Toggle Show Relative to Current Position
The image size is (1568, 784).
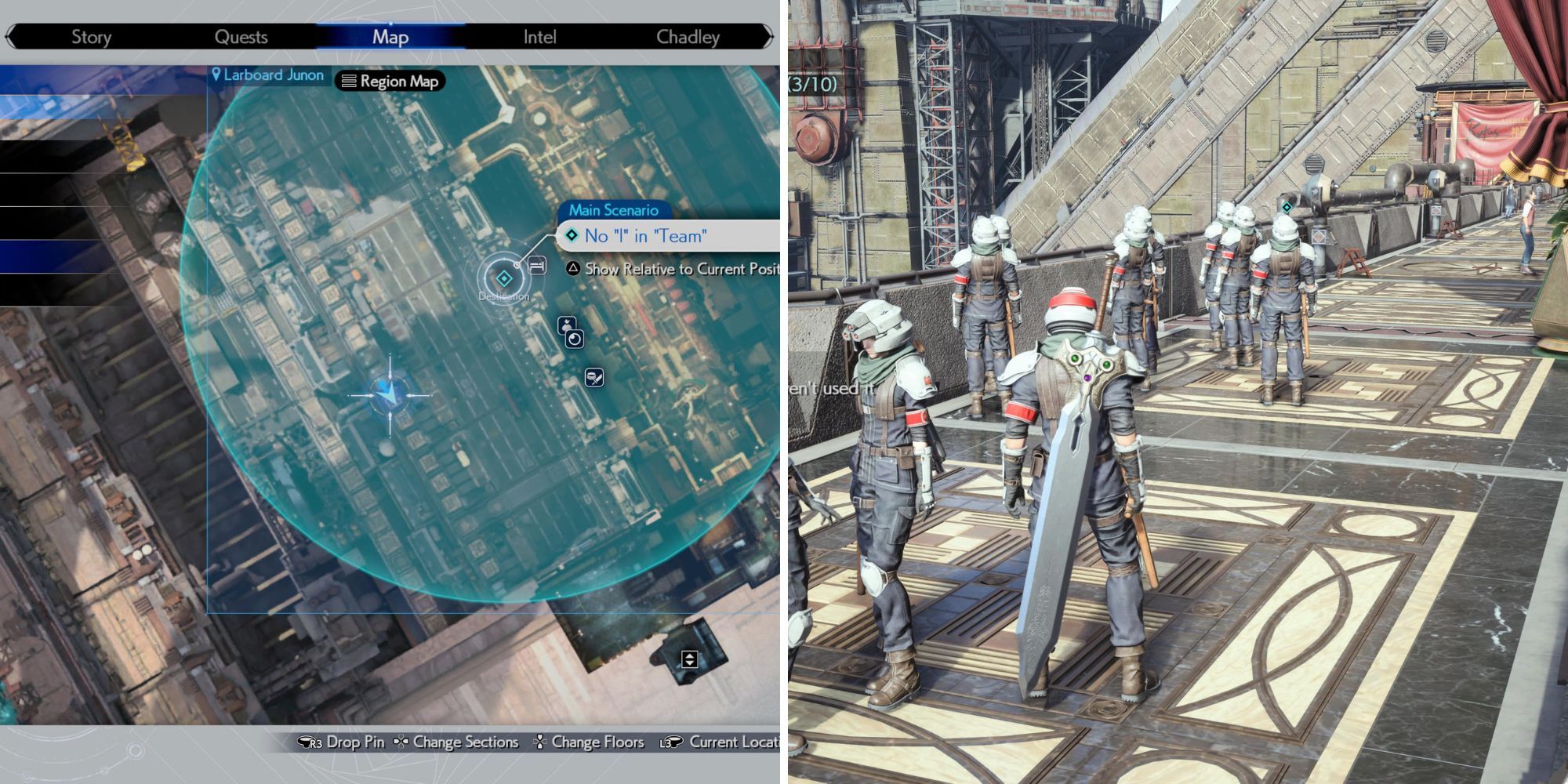(x=575, y=270)
